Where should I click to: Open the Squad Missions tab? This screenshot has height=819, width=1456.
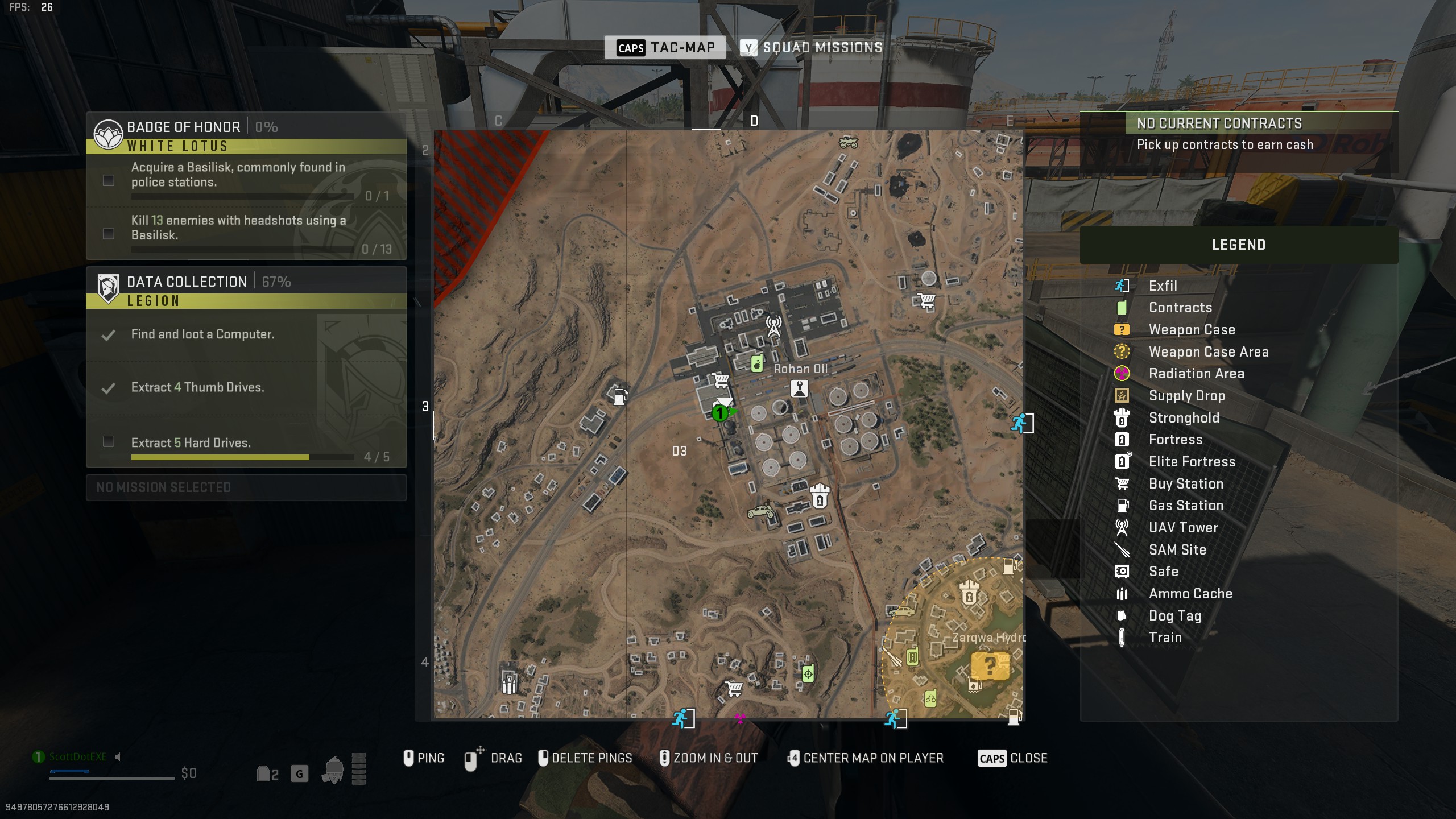click(x=811, y=48)
